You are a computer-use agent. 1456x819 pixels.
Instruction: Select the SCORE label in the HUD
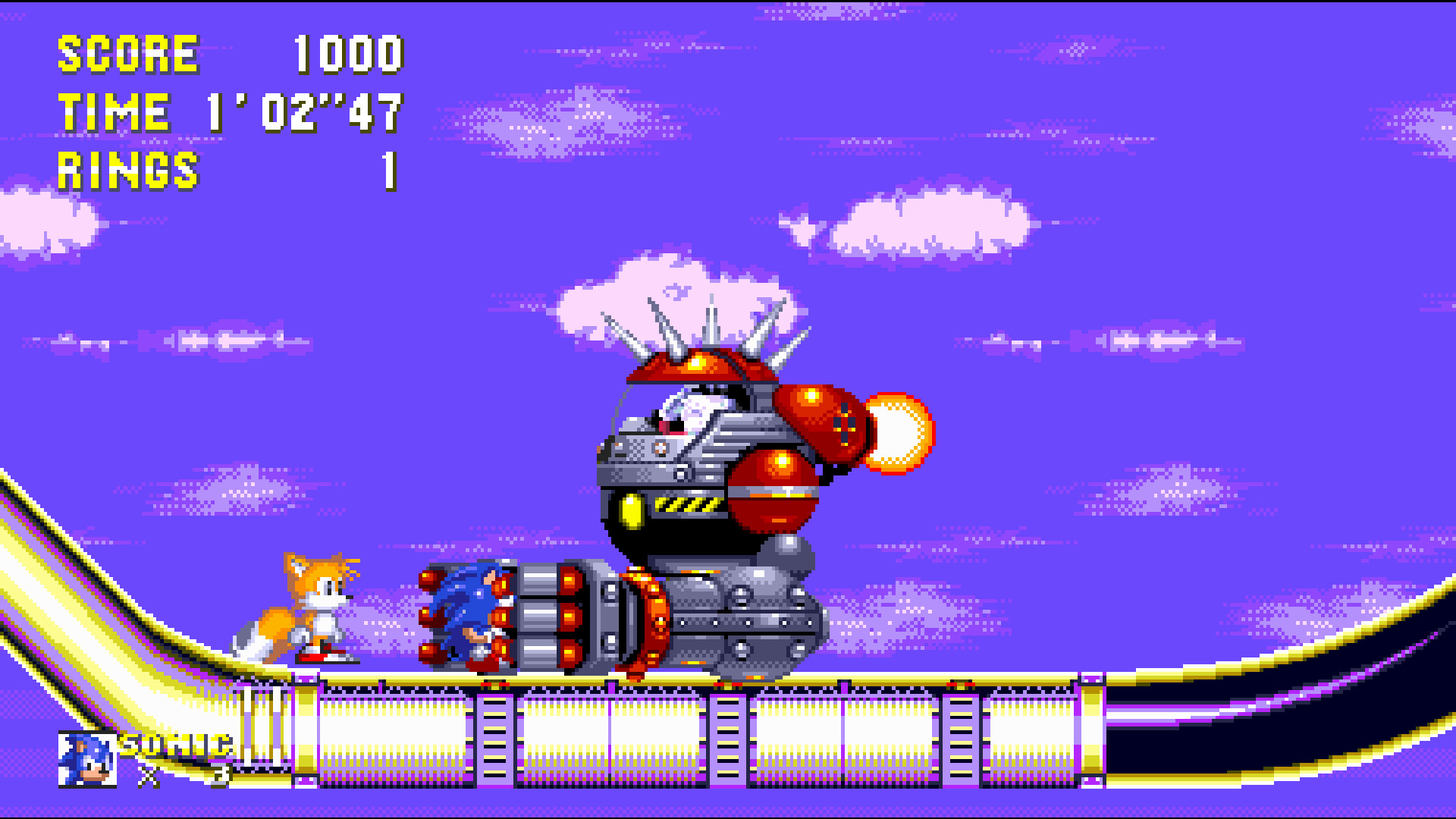coord(129,53)
